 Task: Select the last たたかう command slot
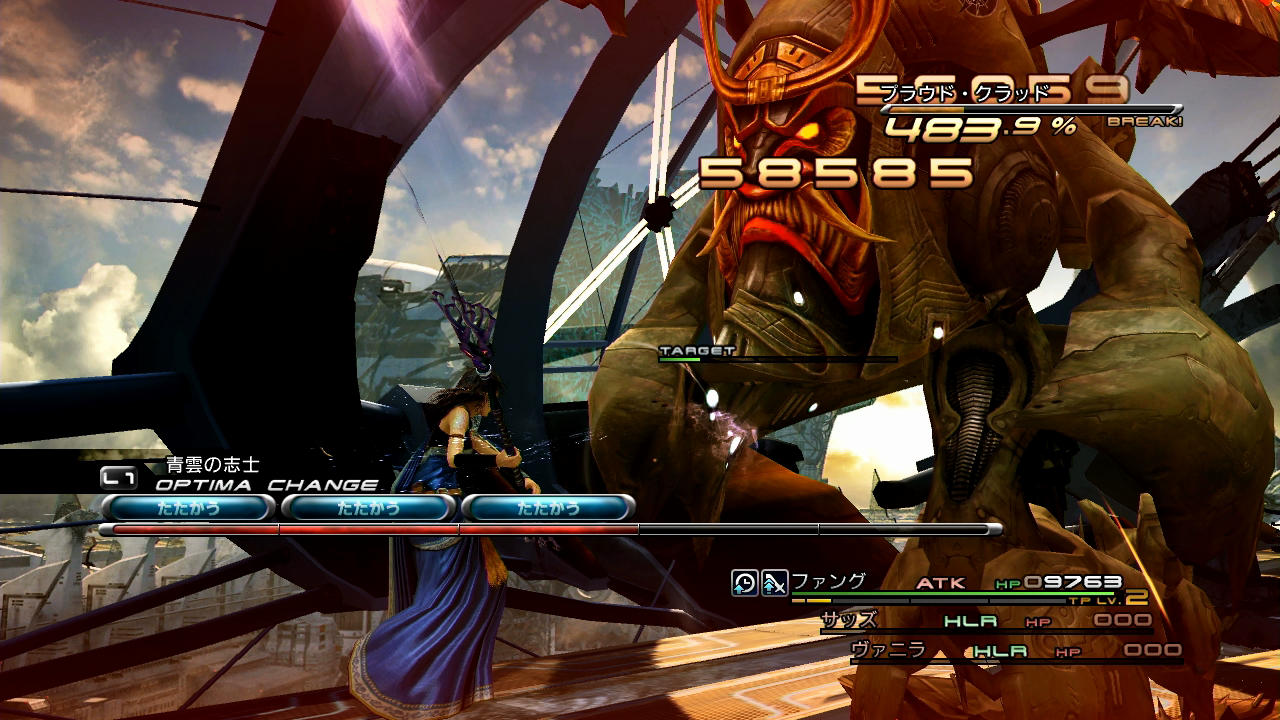(548, 508)
